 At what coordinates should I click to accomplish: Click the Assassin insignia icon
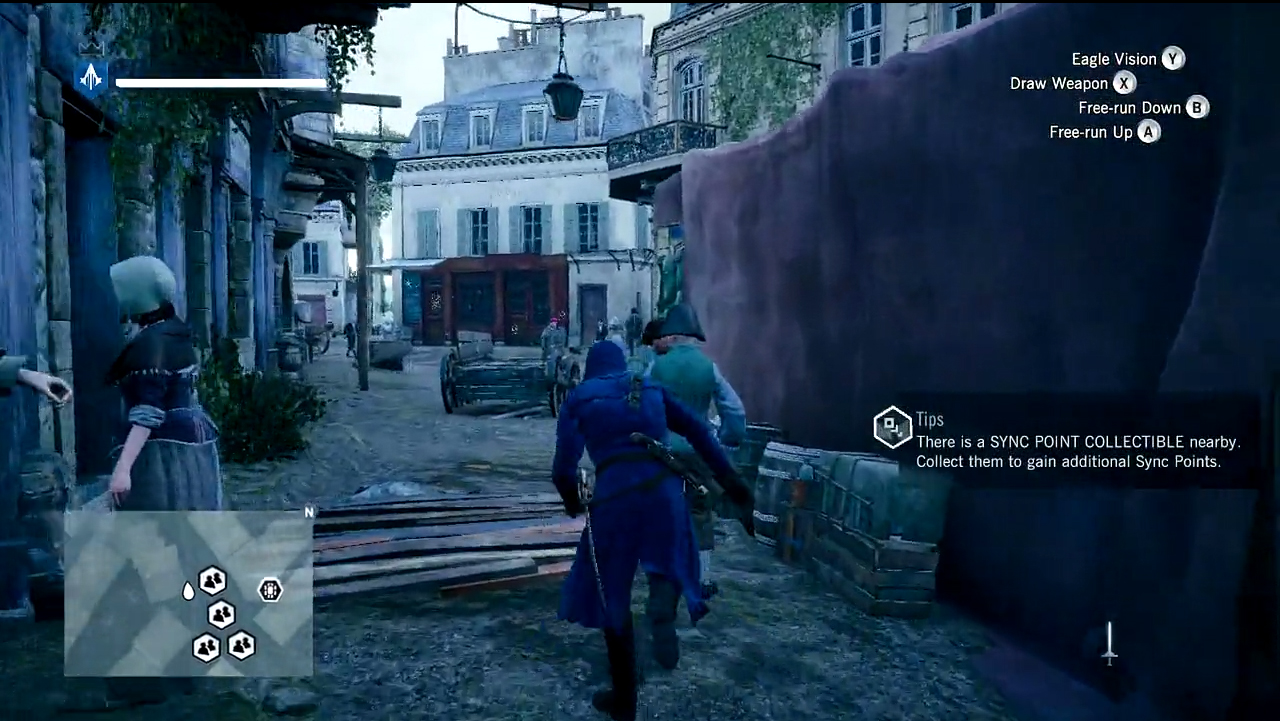92,77
